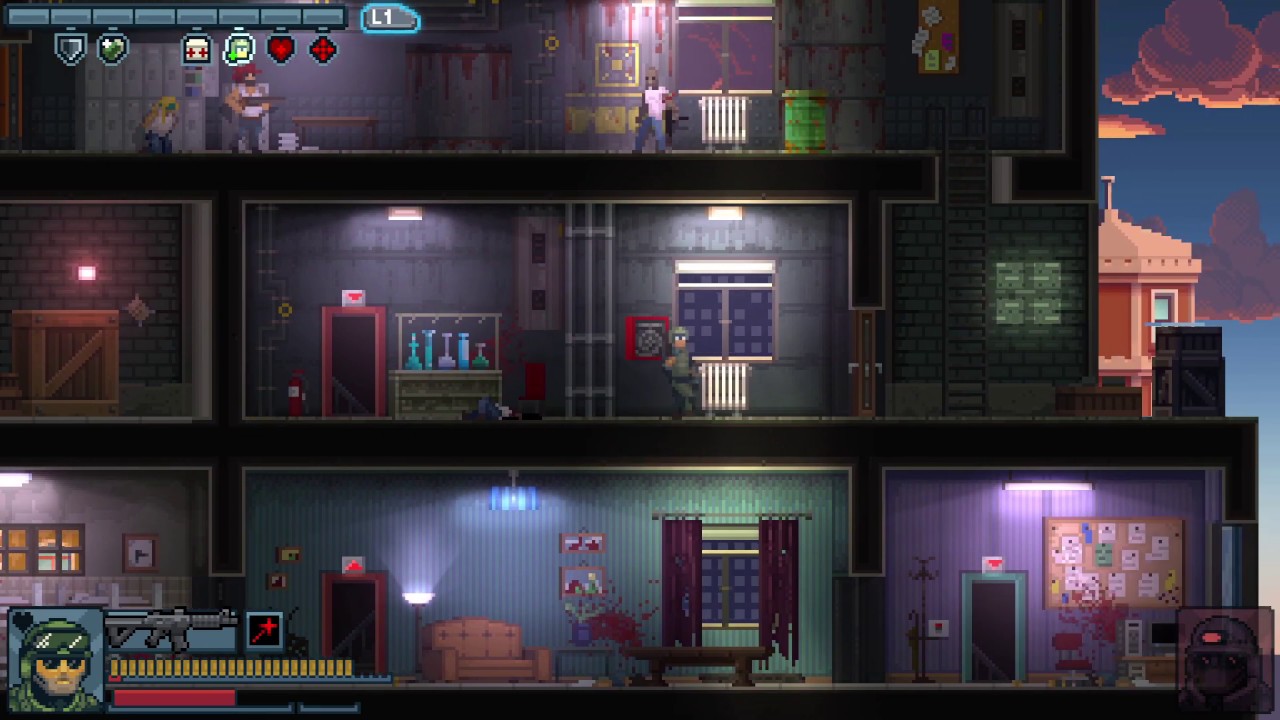
Task: Activate the red laser sight slot
Action: click(265, 630)
